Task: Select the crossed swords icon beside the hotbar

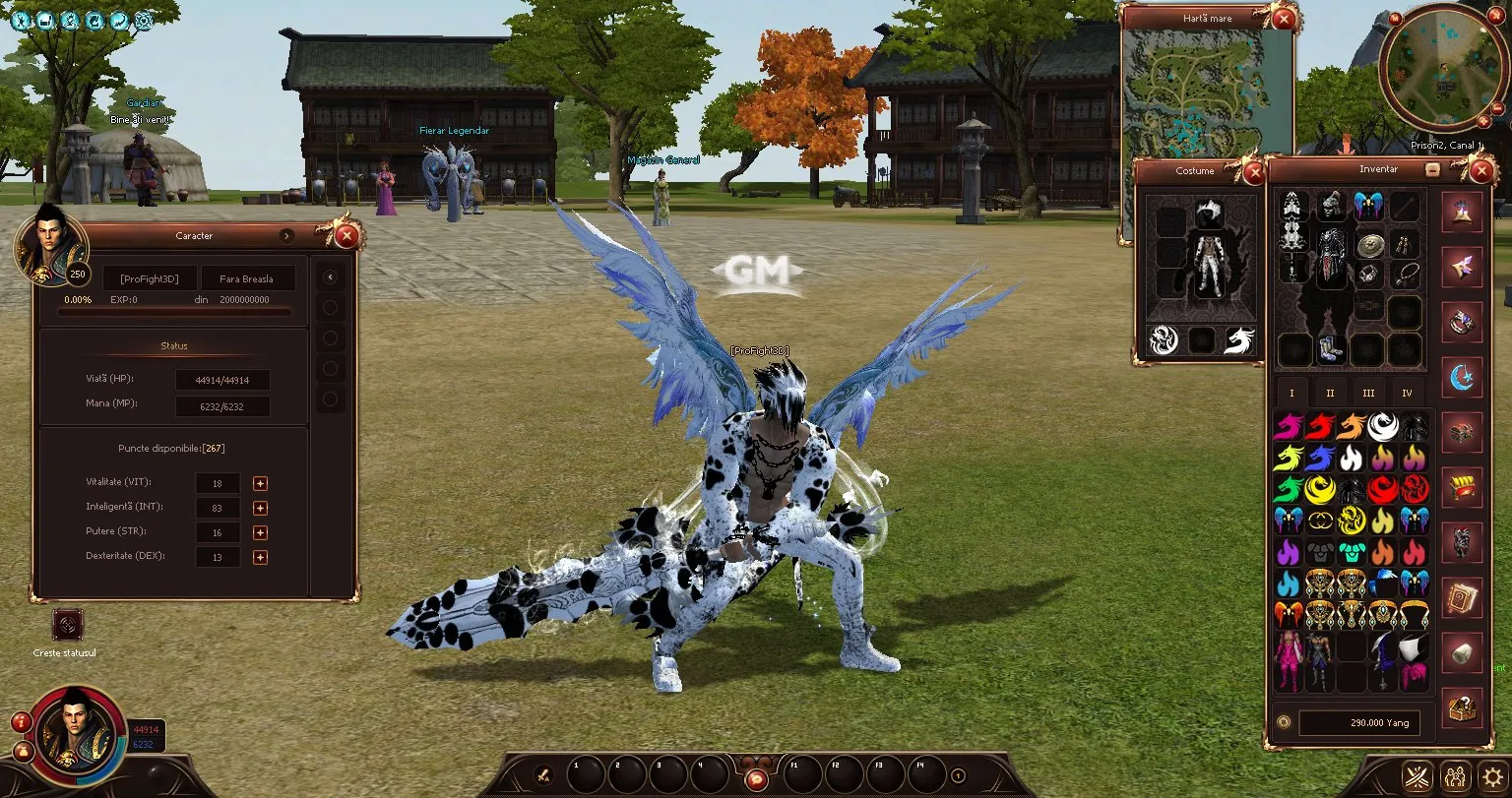Action: (1416, 775)
